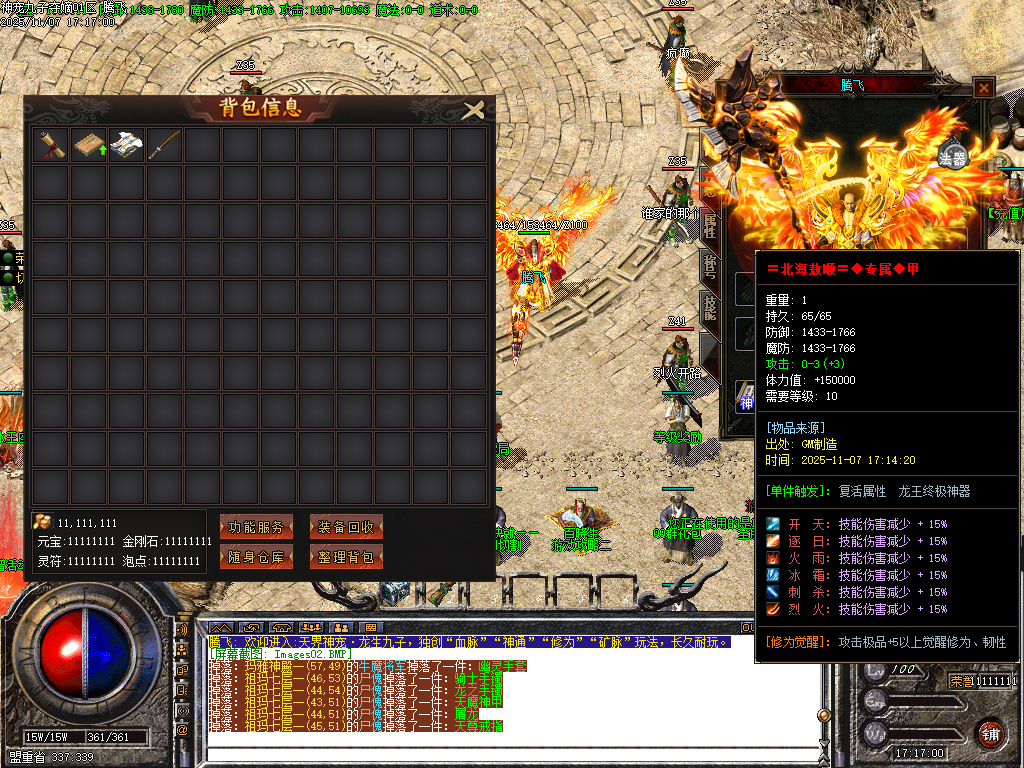
Task: Select the white and blue paper stack item
Action: pyautogui.click(x=127, y=145)
